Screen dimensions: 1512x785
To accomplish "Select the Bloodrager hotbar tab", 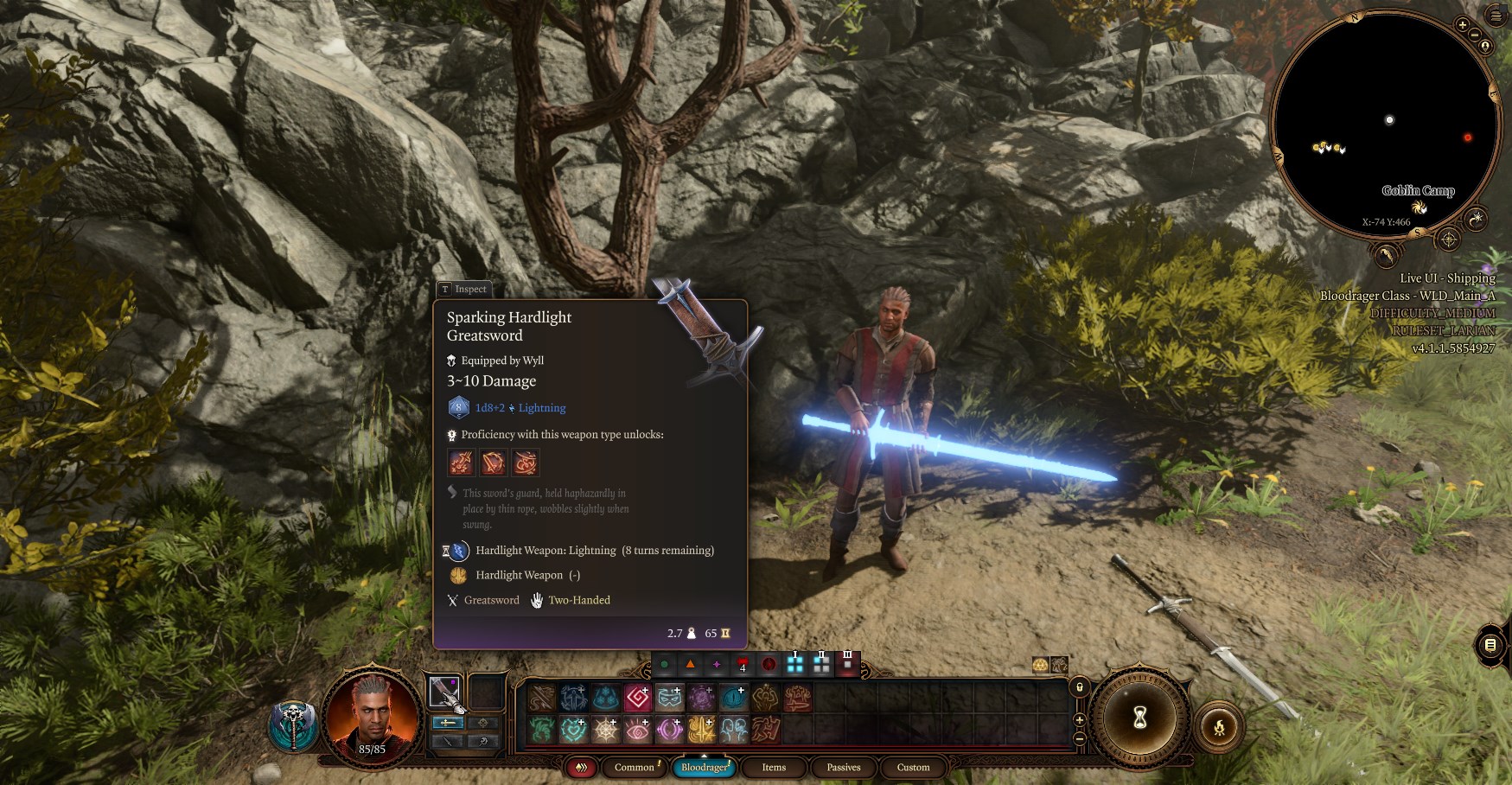I will [705, 767].
